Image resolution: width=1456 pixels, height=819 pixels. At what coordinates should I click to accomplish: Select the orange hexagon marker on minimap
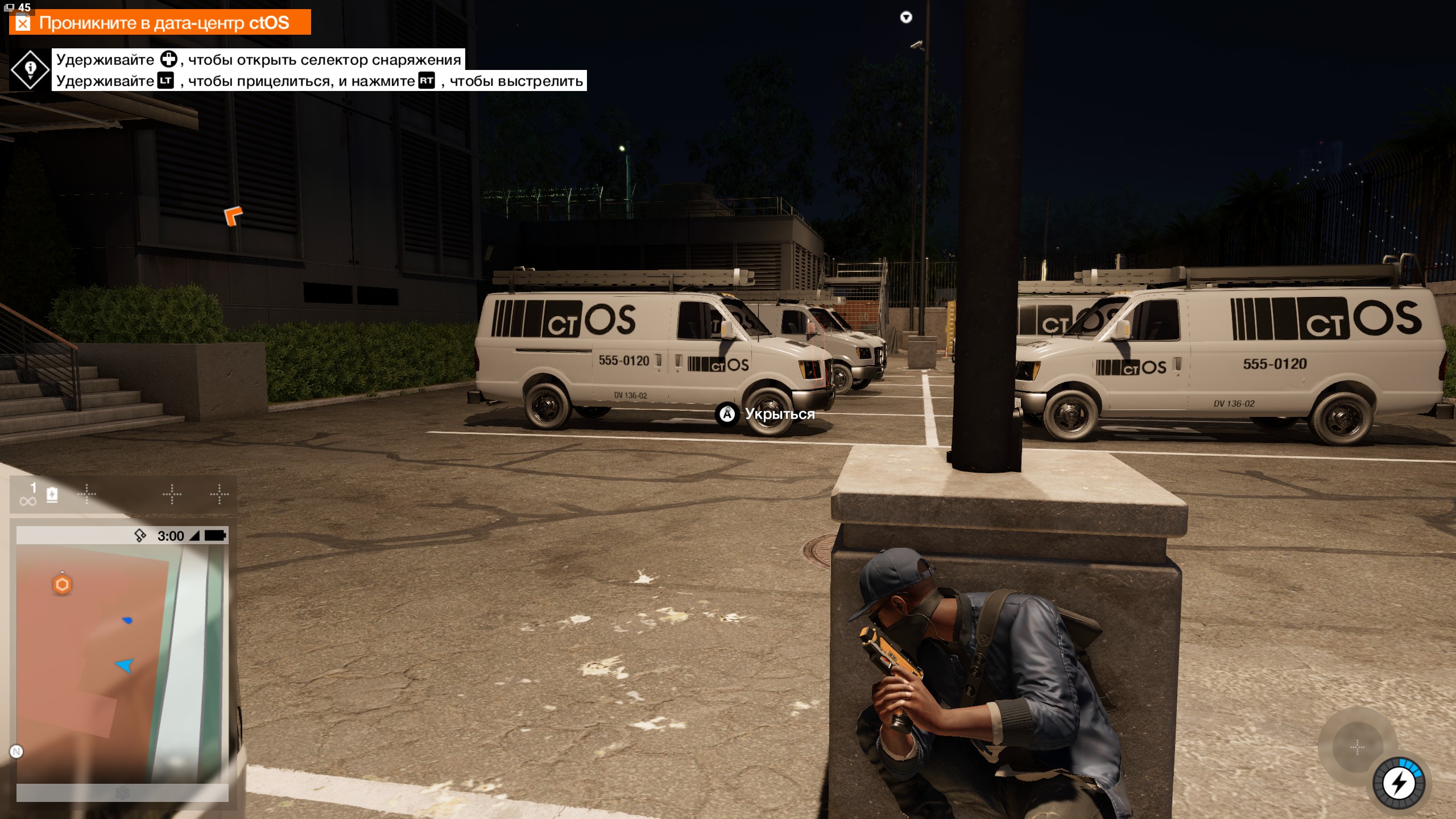[62, 584]
